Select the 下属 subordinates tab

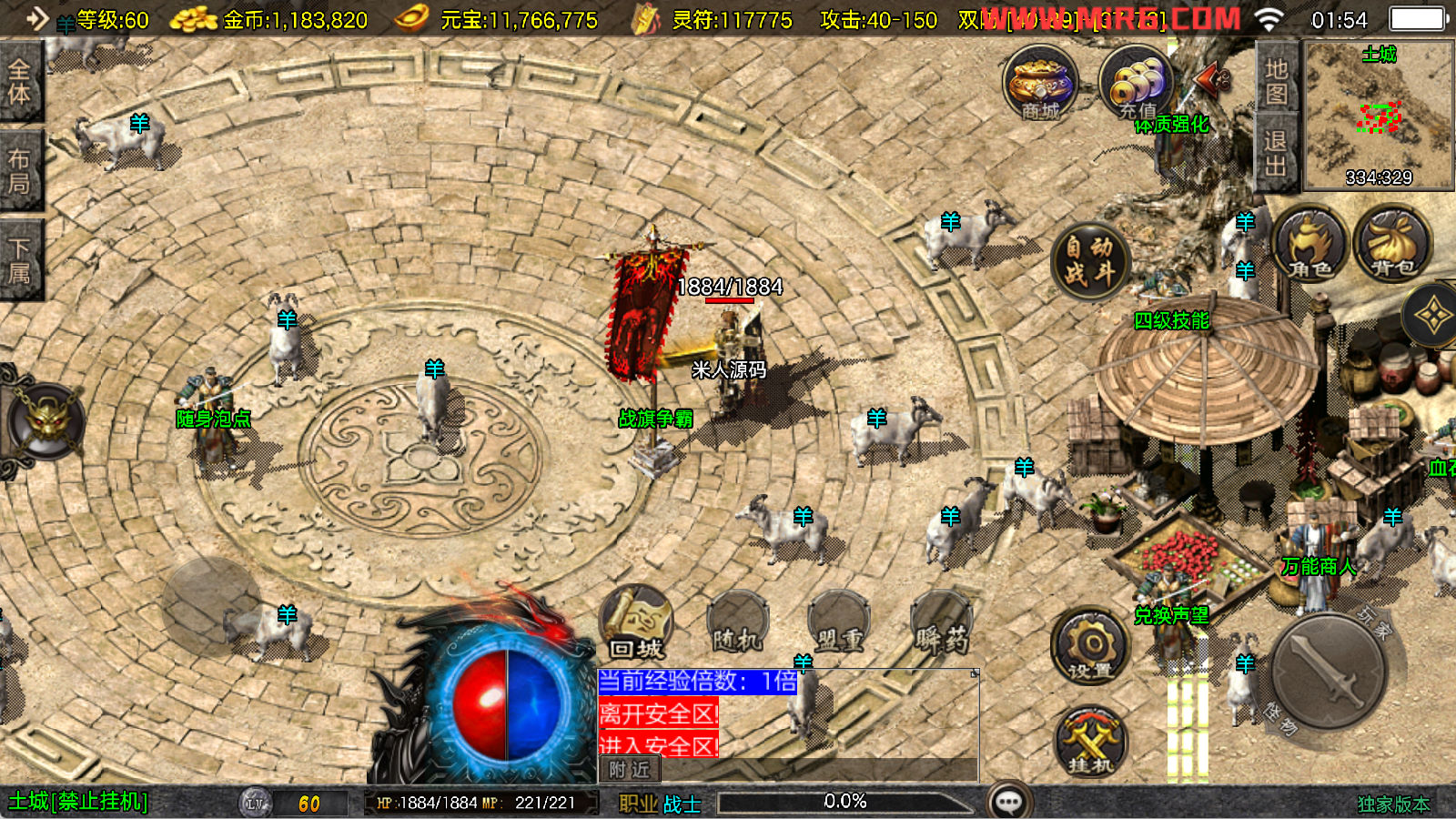click(x=20, y=260)
